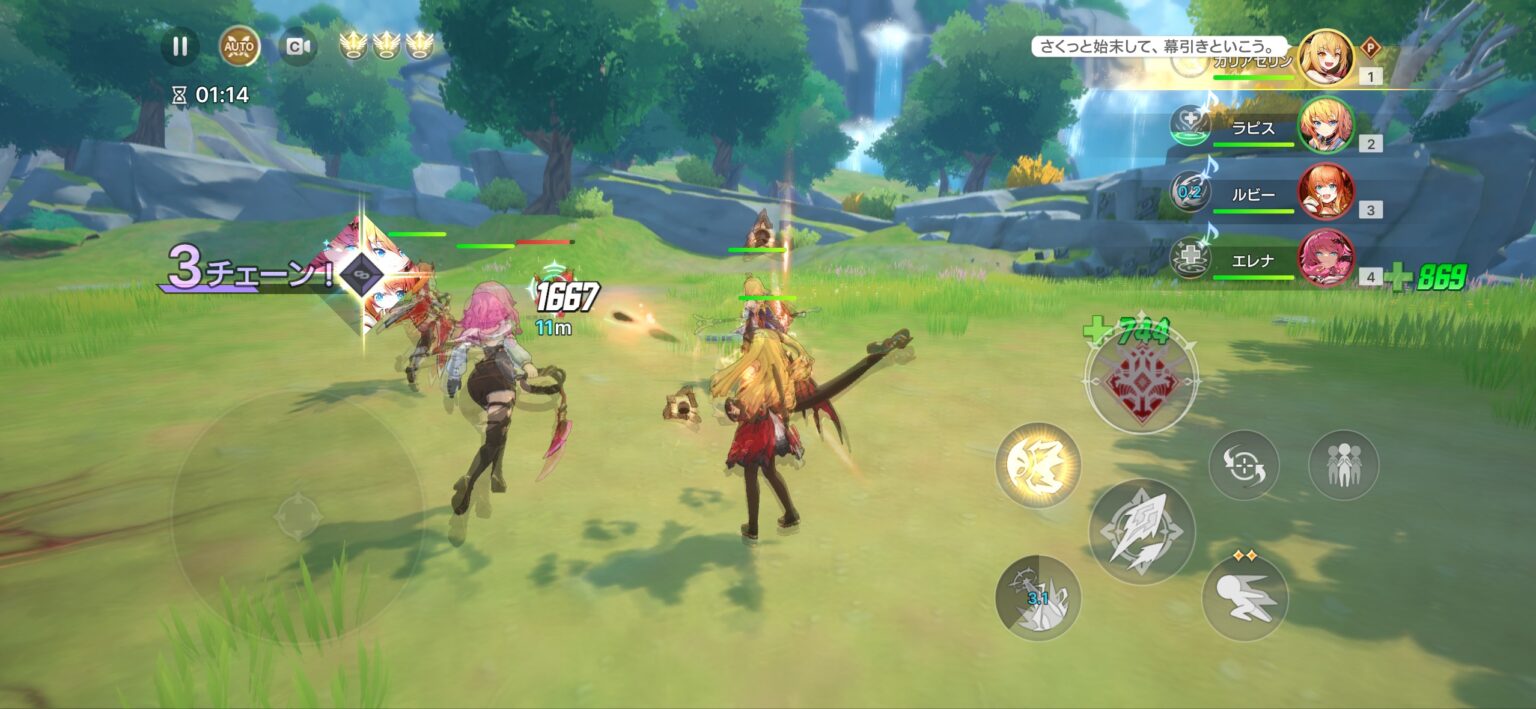Screen dimensions: 1536x709
Task: Activate the red crest ultimate skill
Action: coord(1141,378)
